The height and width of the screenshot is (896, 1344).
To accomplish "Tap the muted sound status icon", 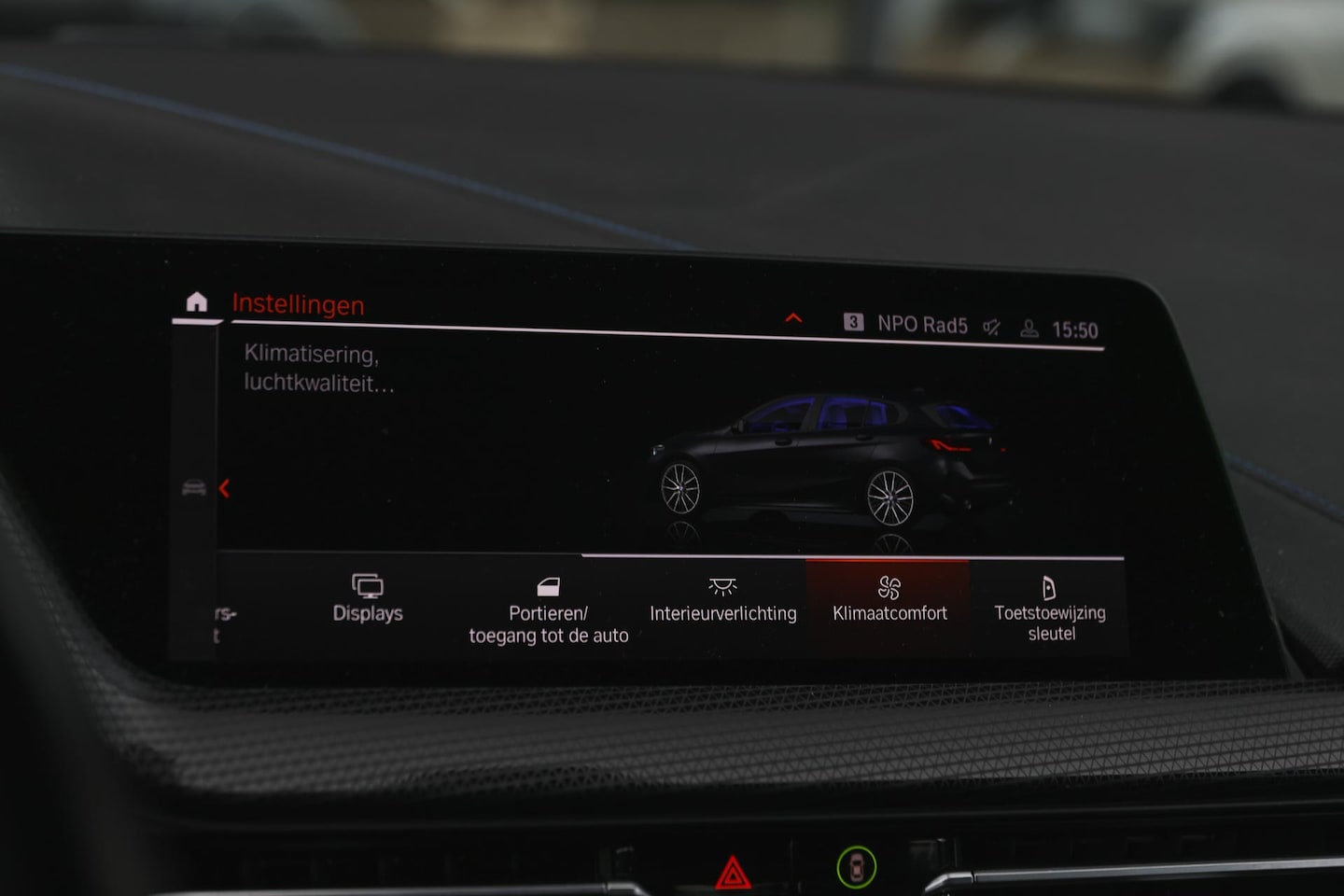I will (x=991, y=327).
